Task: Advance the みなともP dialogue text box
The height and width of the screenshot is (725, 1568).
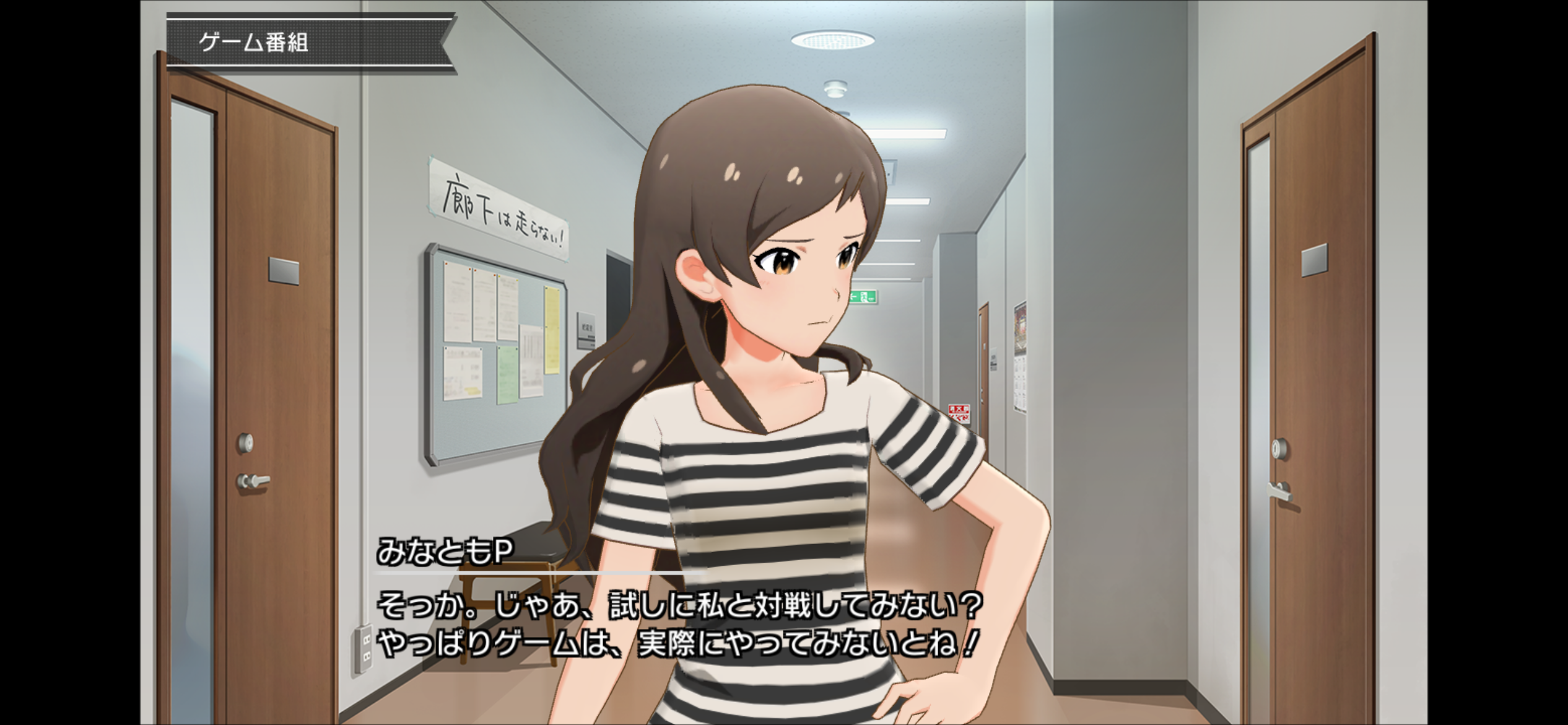Action: (x=678, y=623)
